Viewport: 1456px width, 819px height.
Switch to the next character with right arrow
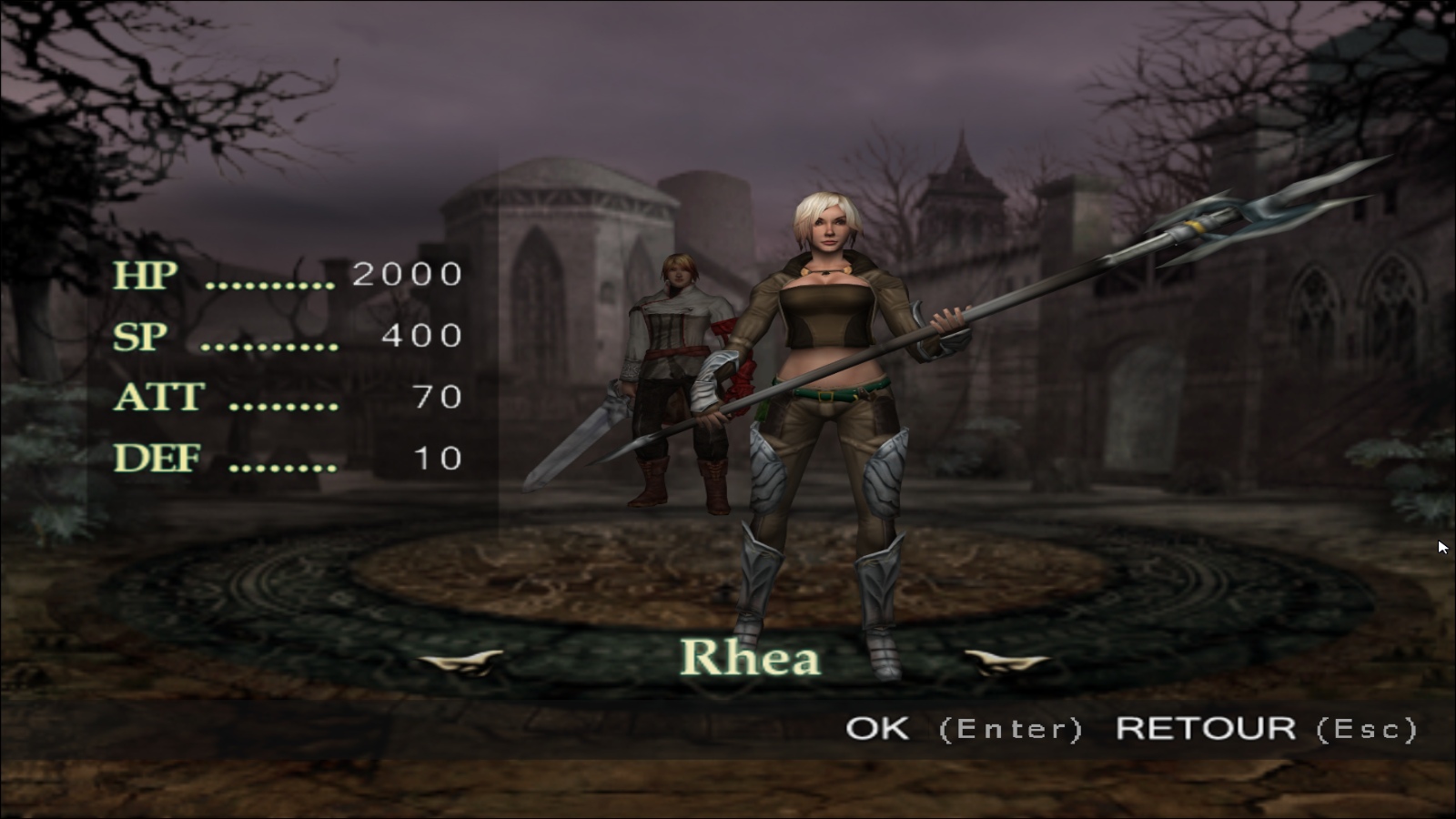click(1006, 661)
